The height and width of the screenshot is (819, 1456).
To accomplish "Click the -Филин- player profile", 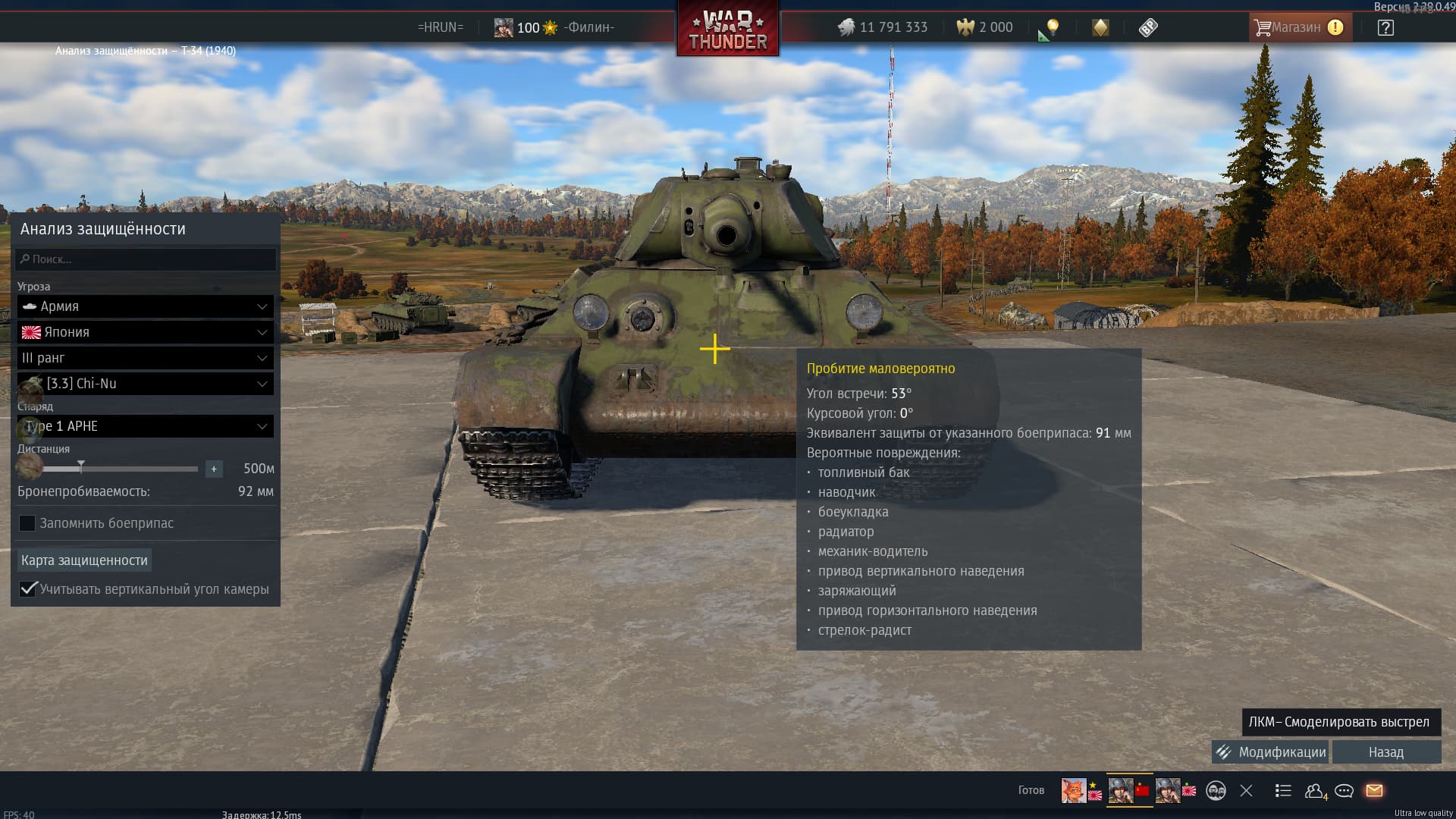I will coord(588,27).
